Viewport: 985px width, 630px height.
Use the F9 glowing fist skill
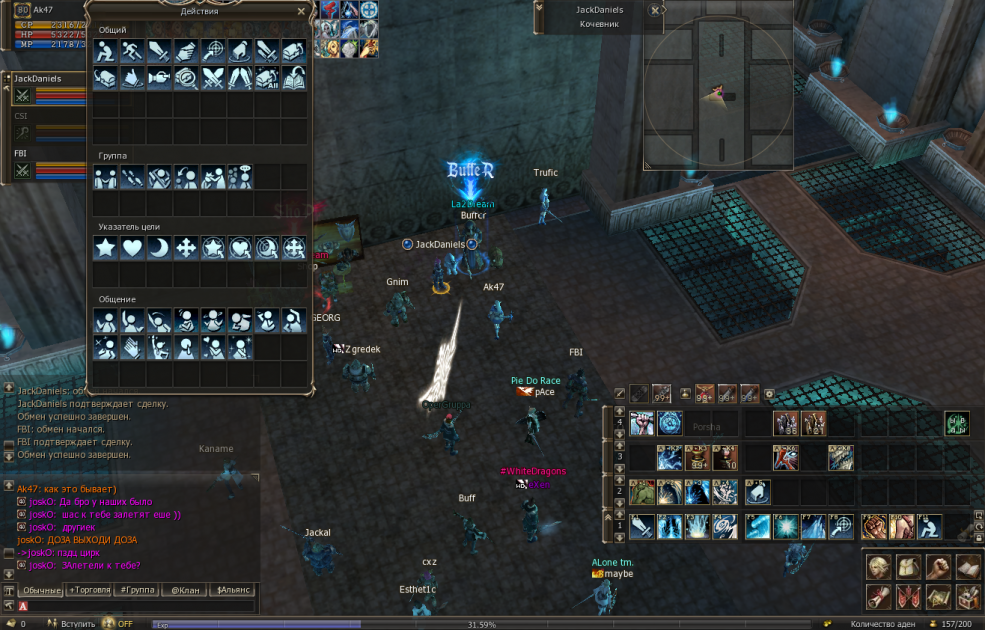click(874, 526)
